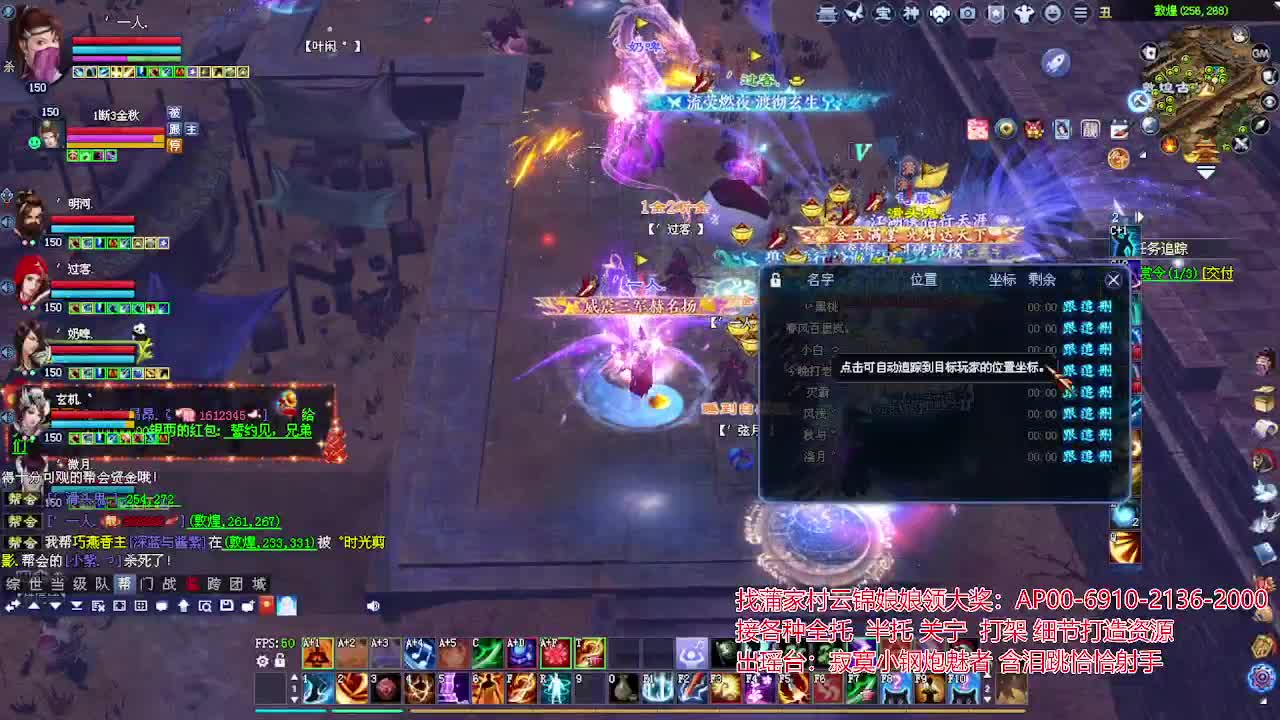Image resolution: width=1280 pixels, height=720 pixels.
Task: Click the save chat log icon
Action: [x=228, y=607]
